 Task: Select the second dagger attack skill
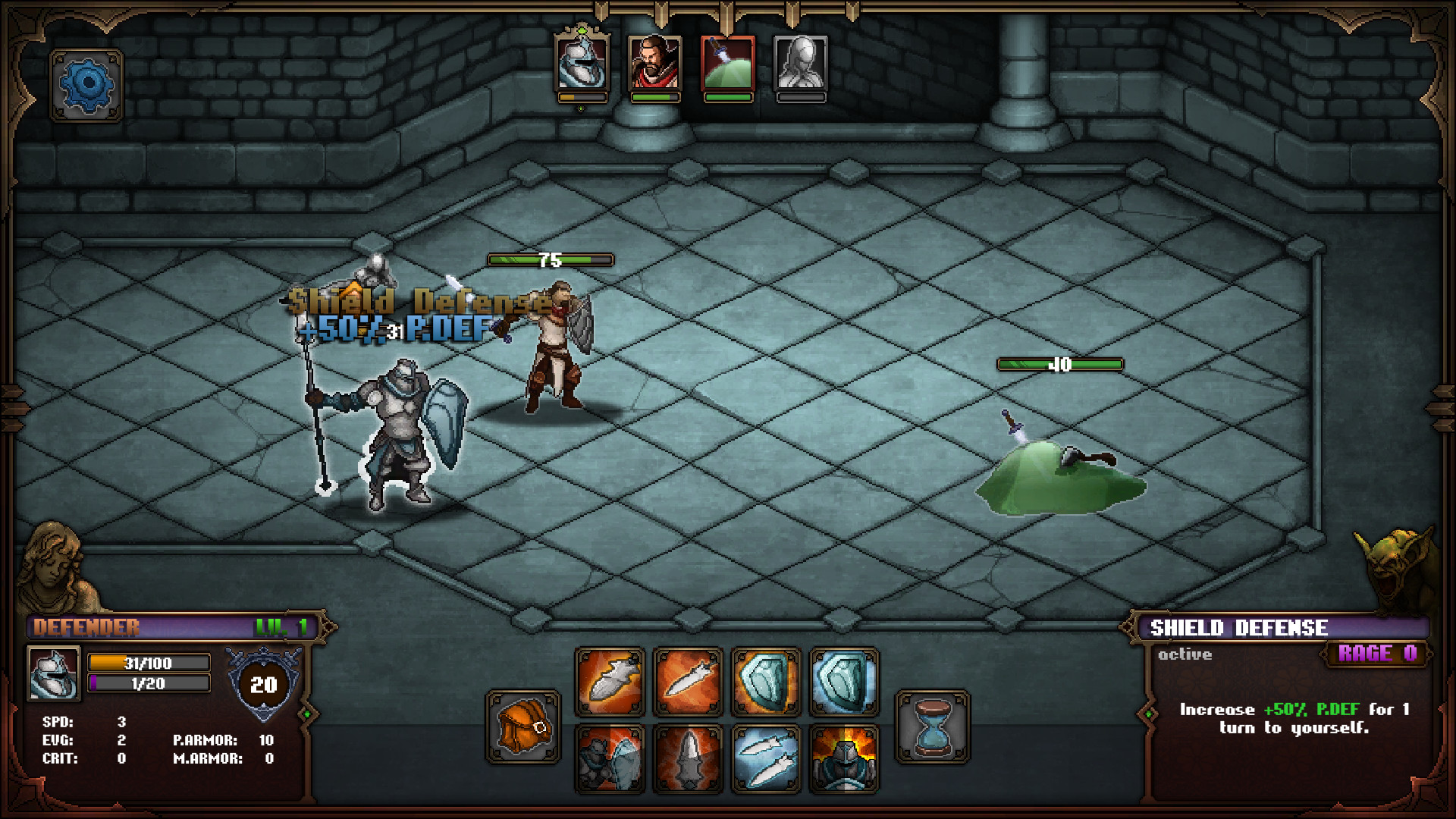[x=689, y=680]
